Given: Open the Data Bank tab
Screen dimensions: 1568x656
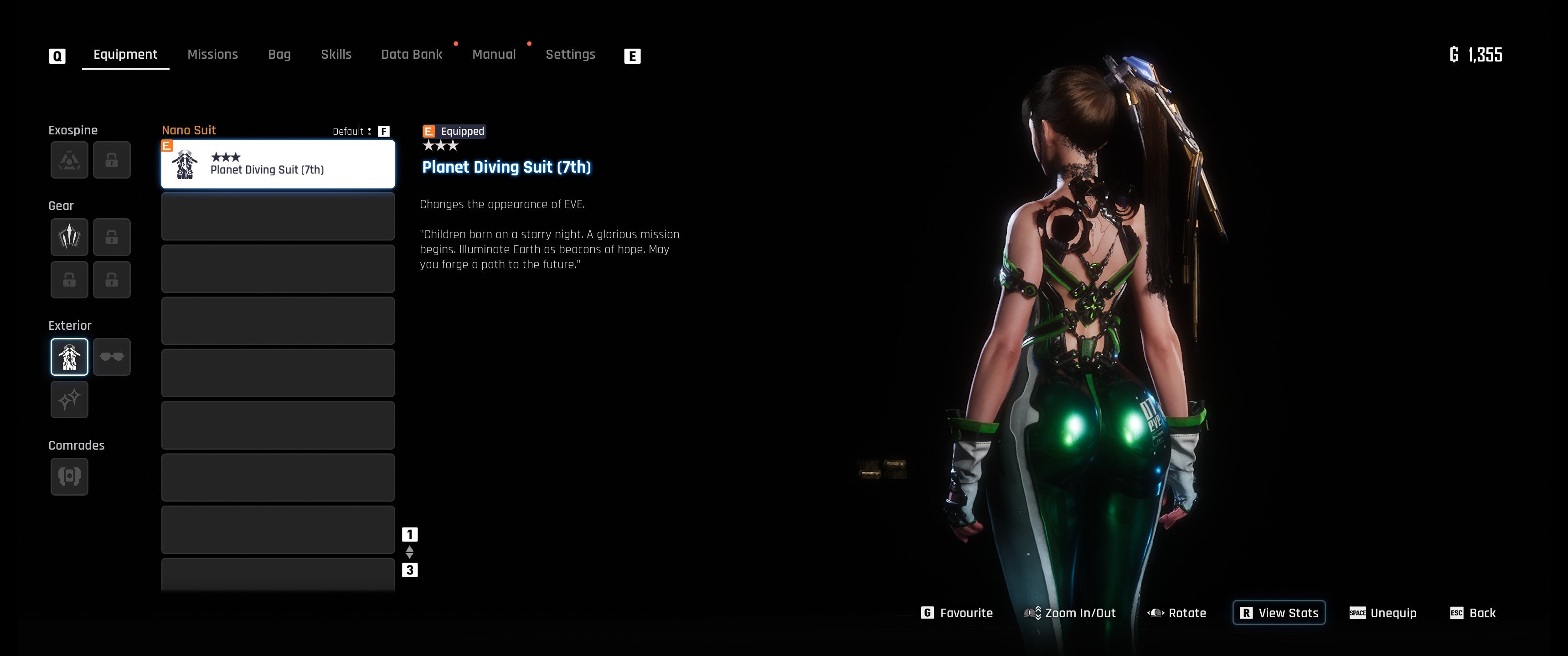Looking at the screenshot, I should 412,55.
